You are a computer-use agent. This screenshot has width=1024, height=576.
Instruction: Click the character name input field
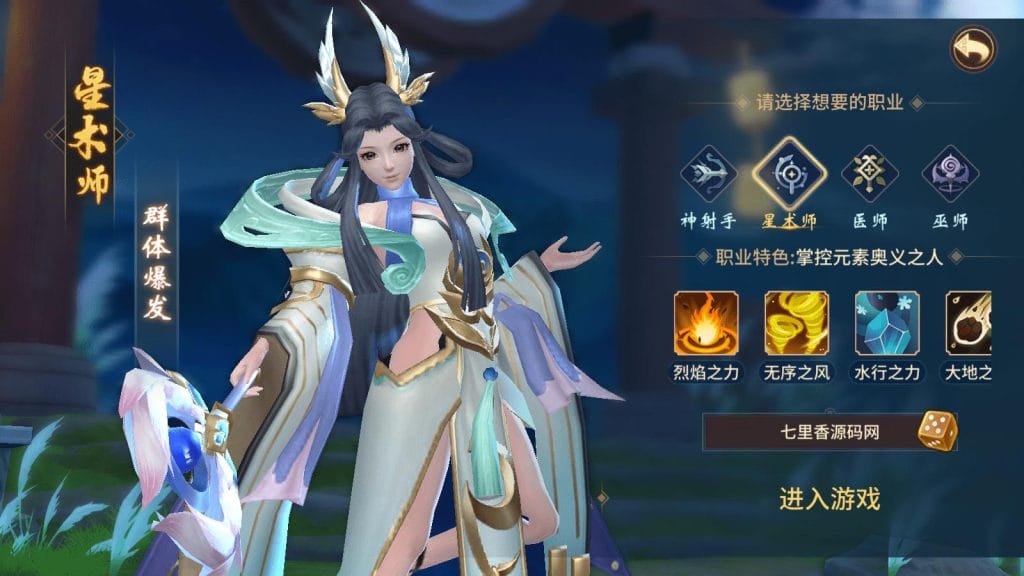coord(810,432)
